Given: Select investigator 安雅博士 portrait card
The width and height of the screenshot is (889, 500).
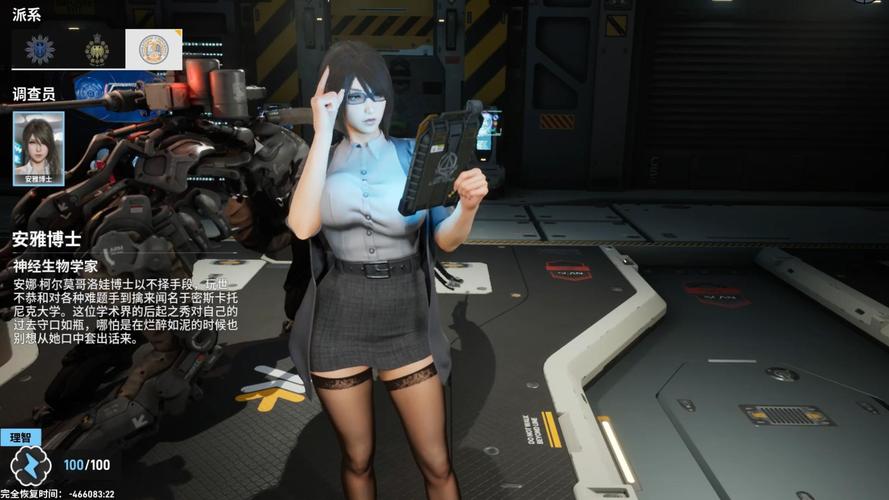Looking at the screenshot, I should click(39, 148).
